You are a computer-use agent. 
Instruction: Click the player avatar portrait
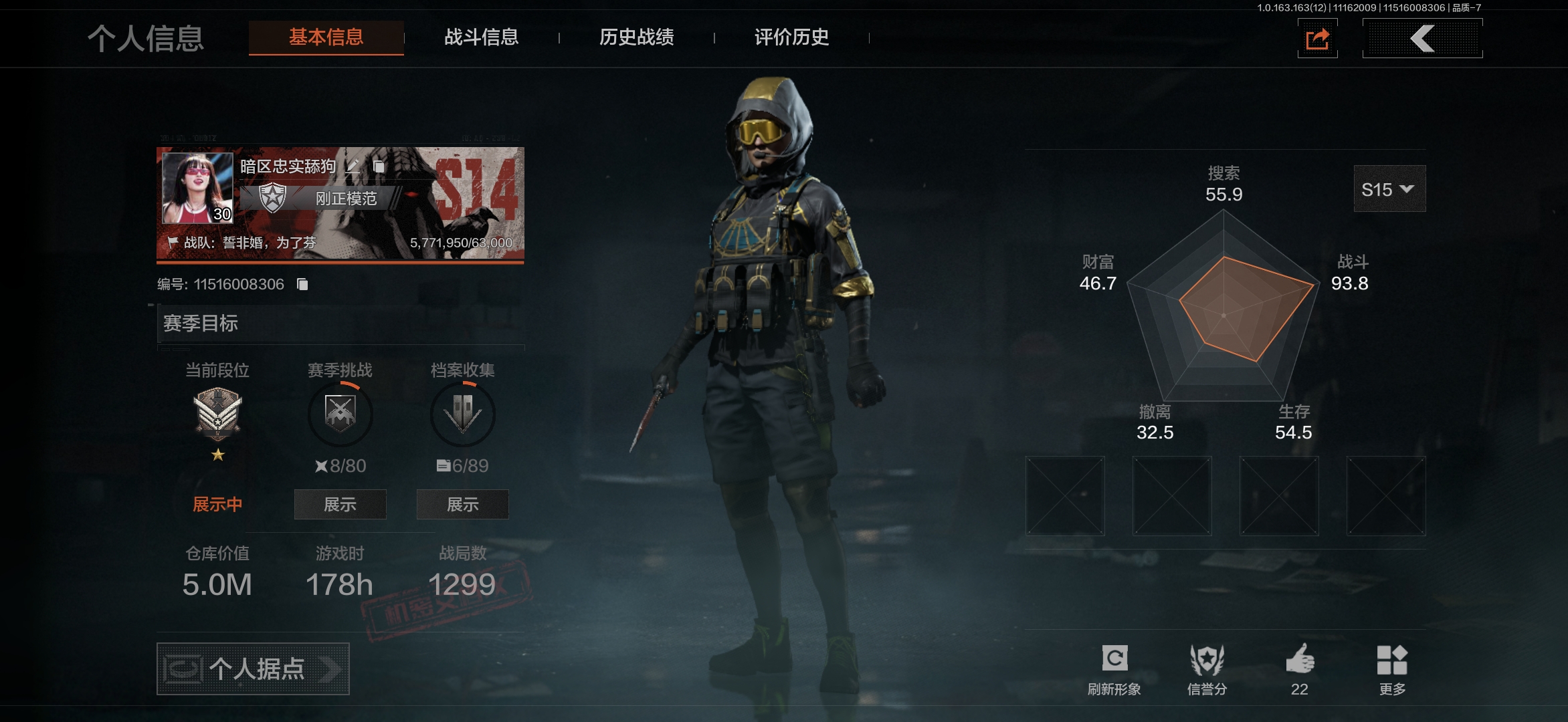point(197,188)
